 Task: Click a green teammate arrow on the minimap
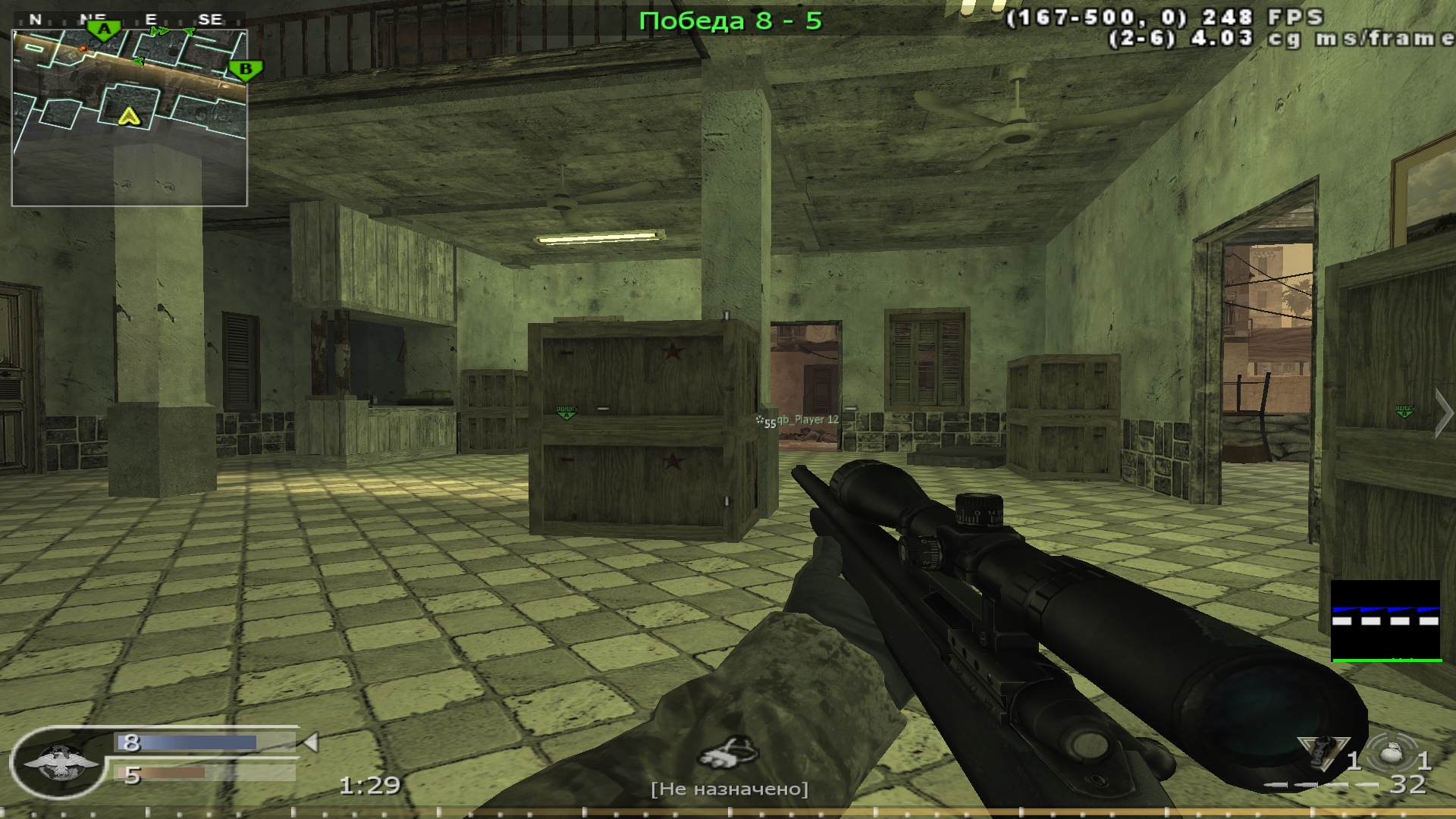pyautogui.click(x=160, y=31)
